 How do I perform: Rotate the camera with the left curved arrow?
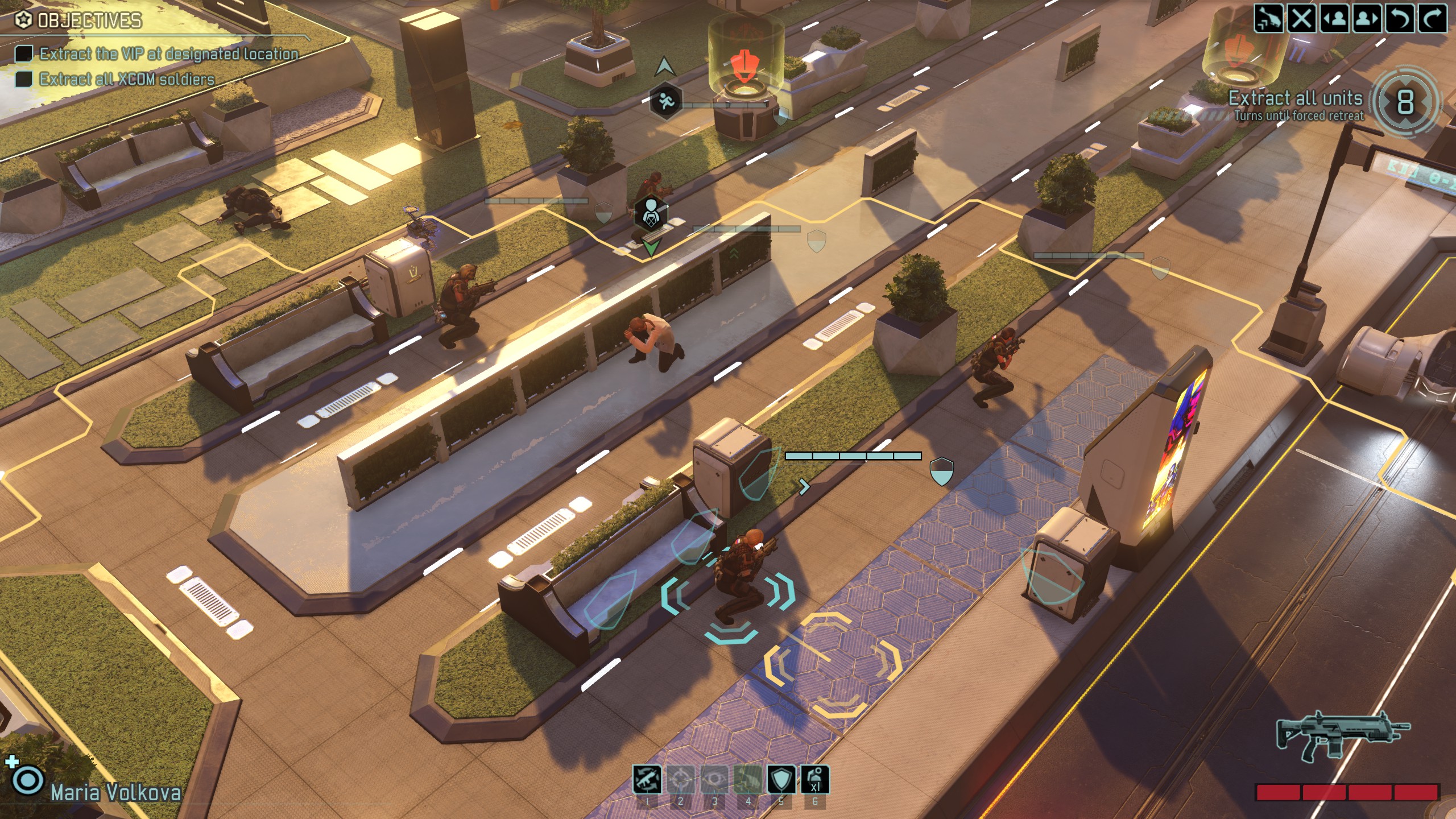click(x=1400, y=19)
